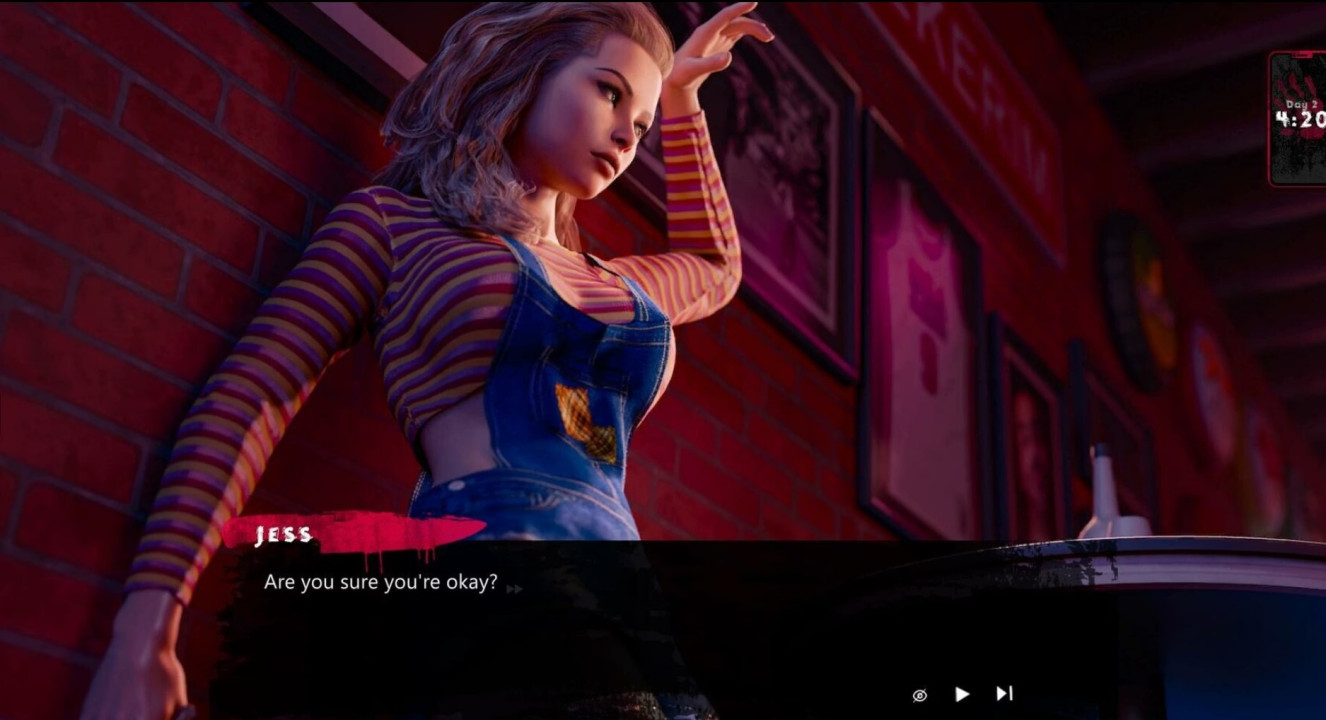This screenshot has height=720, width=1326.
Task: Skip ahead using the skip-forward button
Action: (1005, 693)
